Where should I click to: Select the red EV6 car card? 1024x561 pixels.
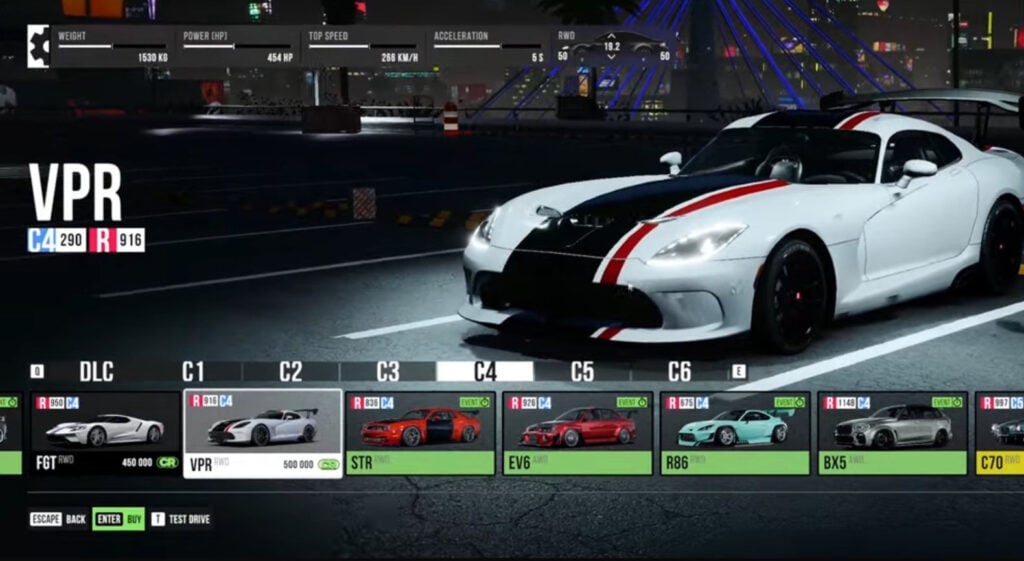click(x=577, y=433)
